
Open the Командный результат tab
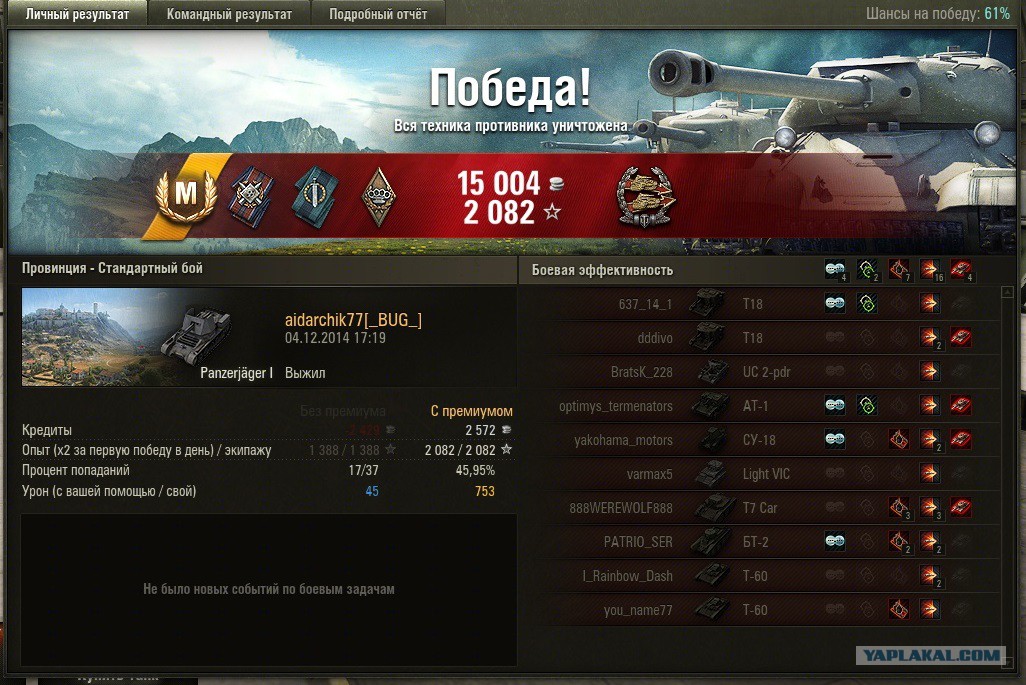[x=229, y=14]
